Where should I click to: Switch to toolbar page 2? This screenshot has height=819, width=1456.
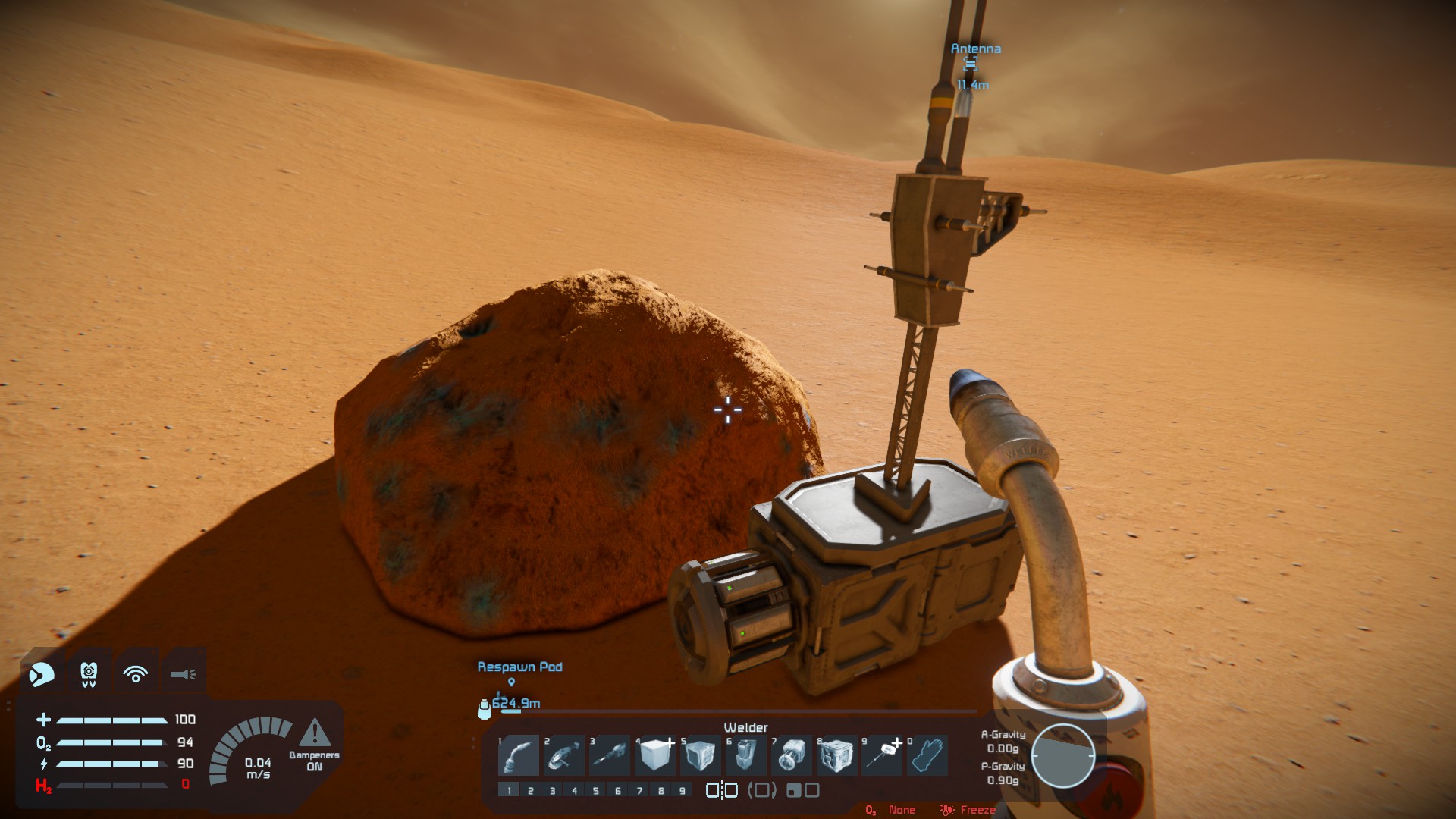click(531, 791)
